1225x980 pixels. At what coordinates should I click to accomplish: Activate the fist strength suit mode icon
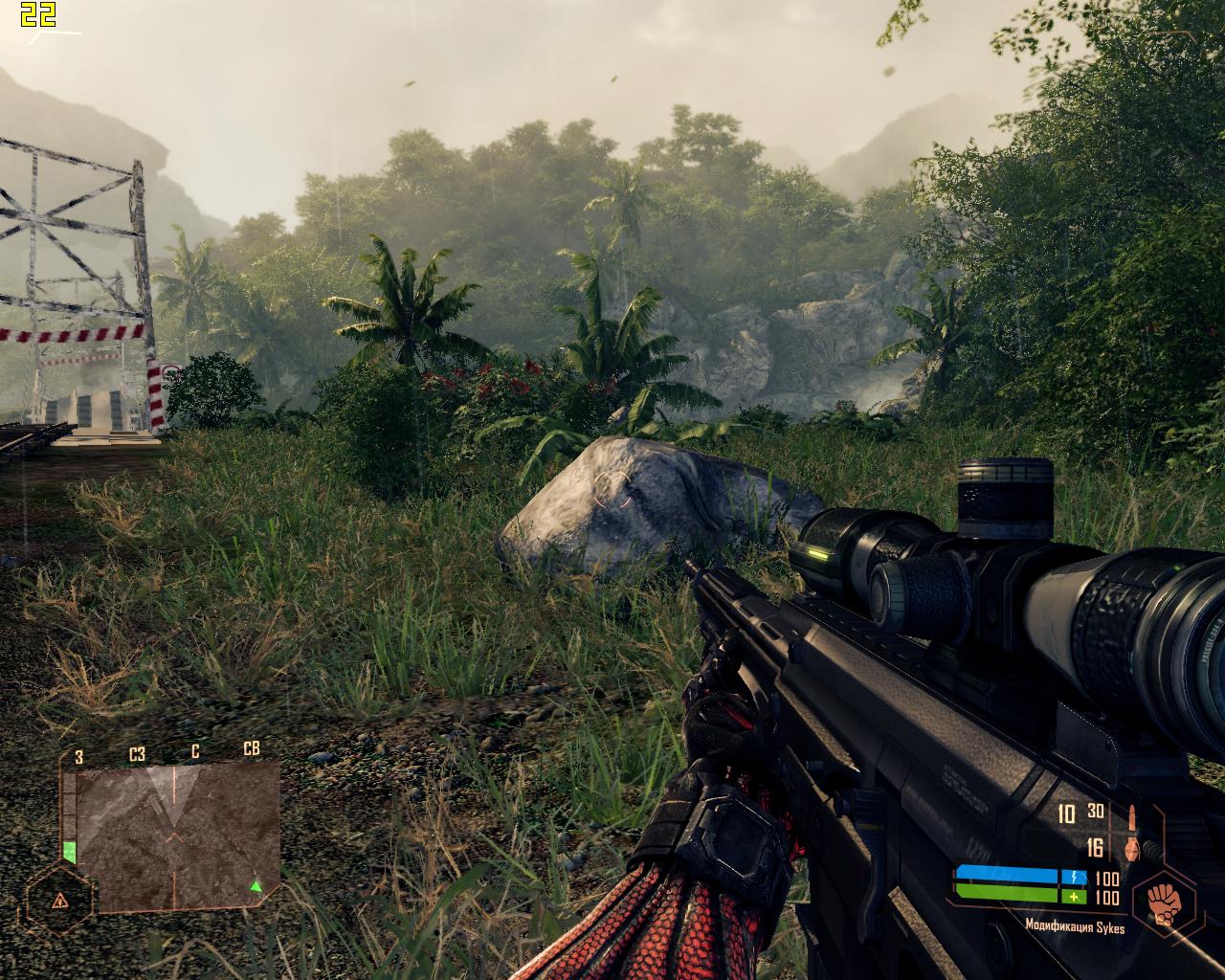[1164, 902]
